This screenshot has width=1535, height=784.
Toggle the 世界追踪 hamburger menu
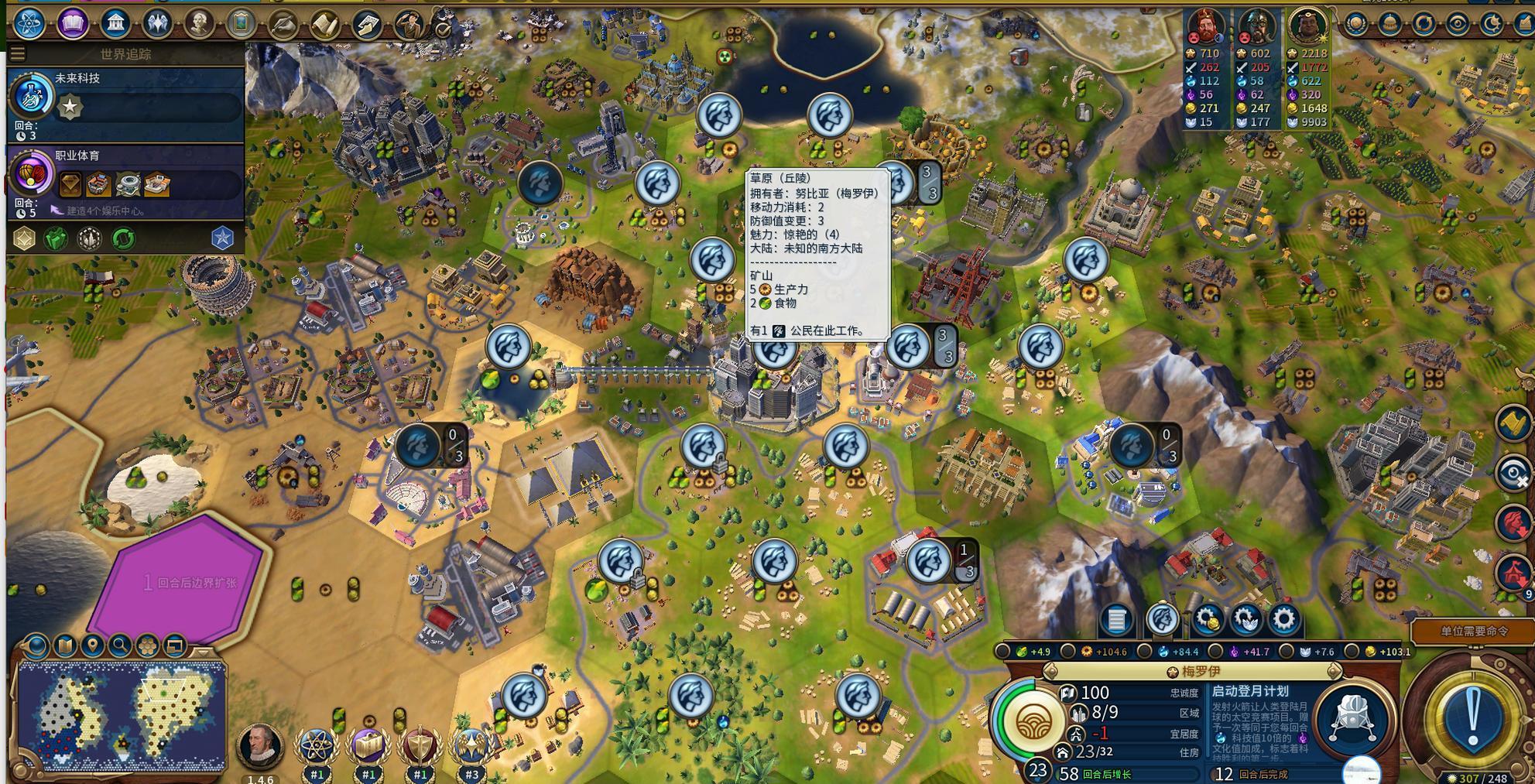click(18, 53)
